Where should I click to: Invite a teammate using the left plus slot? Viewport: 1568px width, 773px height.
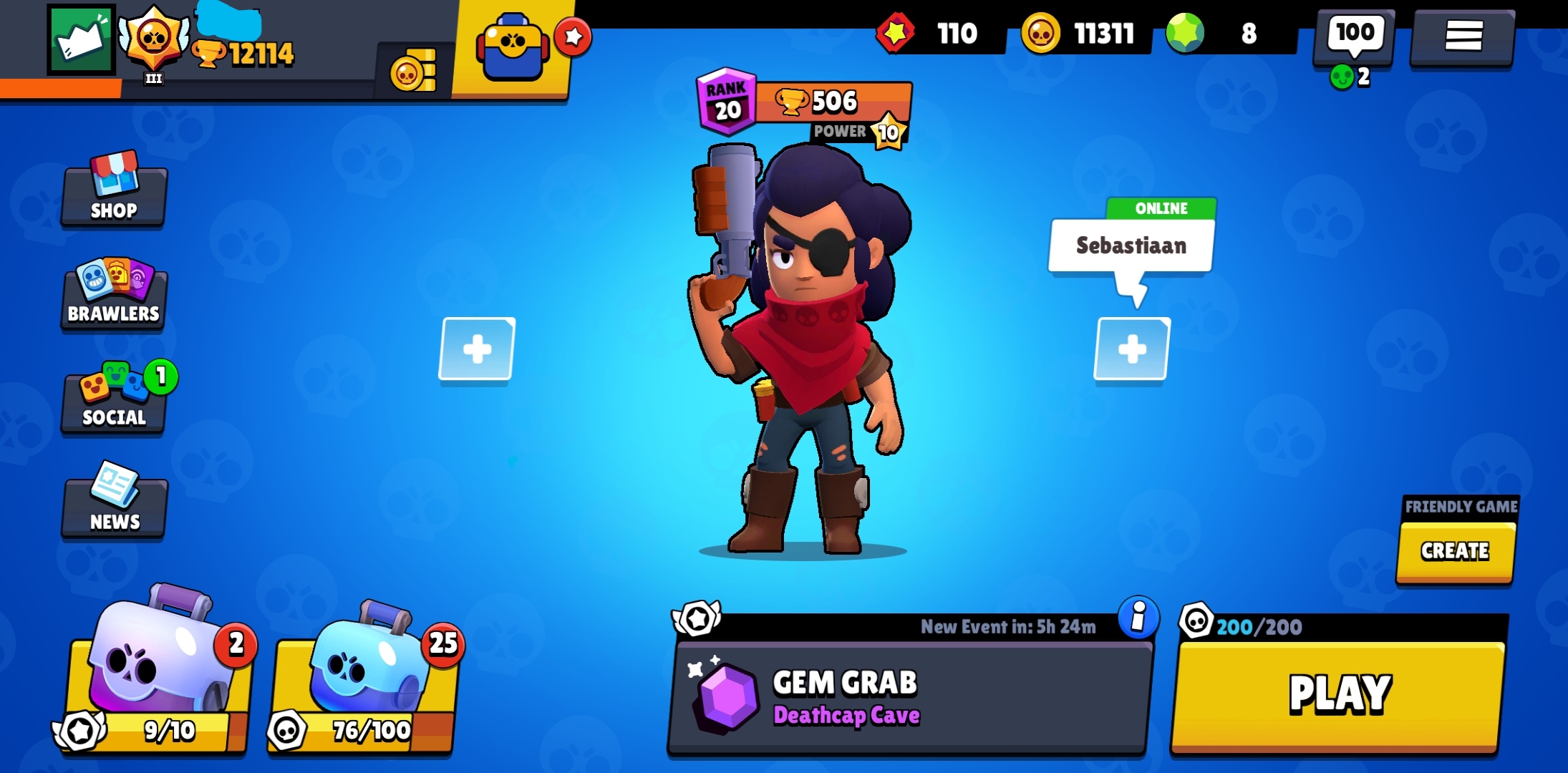point(477,349)
